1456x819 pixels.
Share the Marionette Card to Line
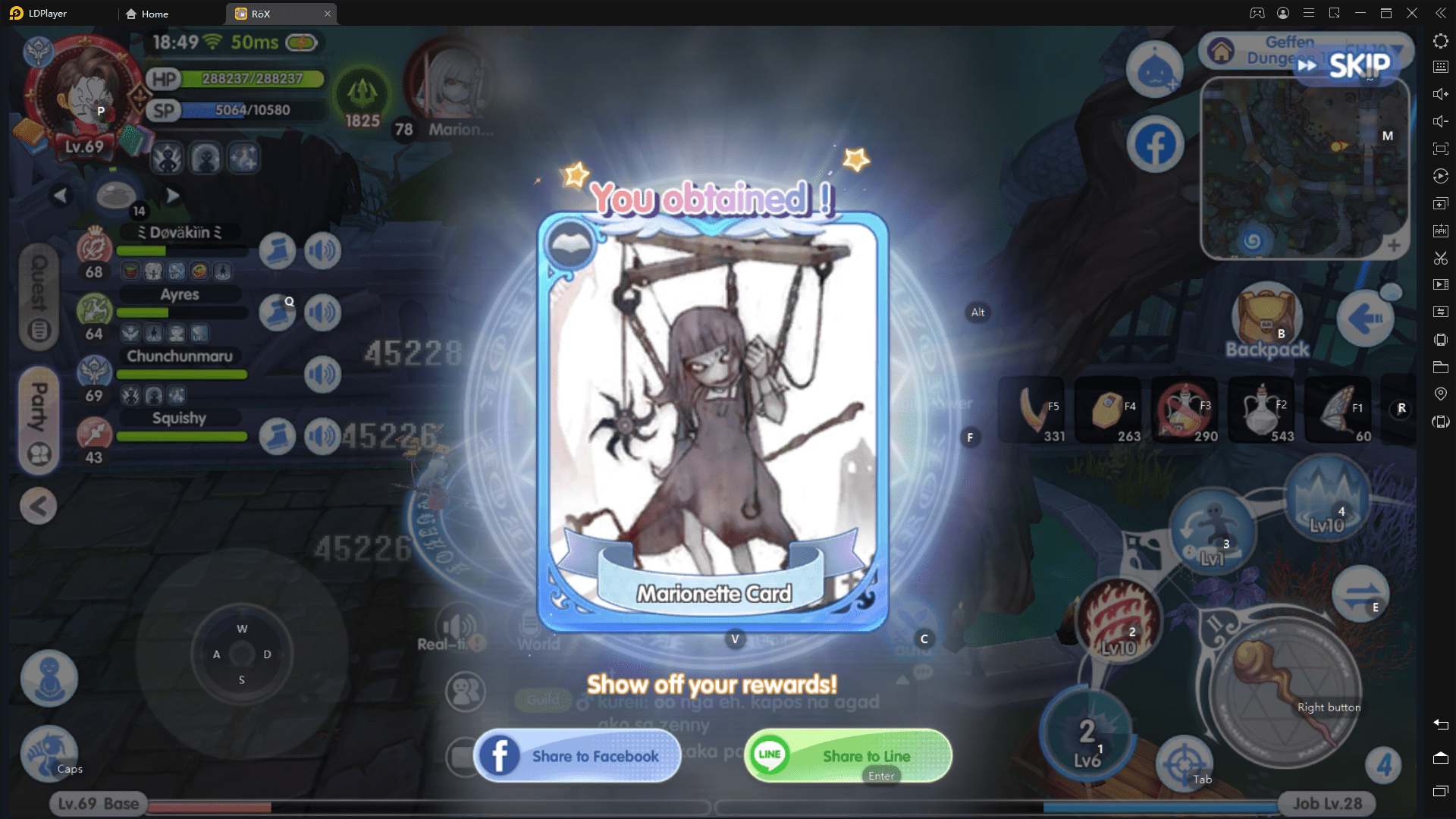point(847,755)
